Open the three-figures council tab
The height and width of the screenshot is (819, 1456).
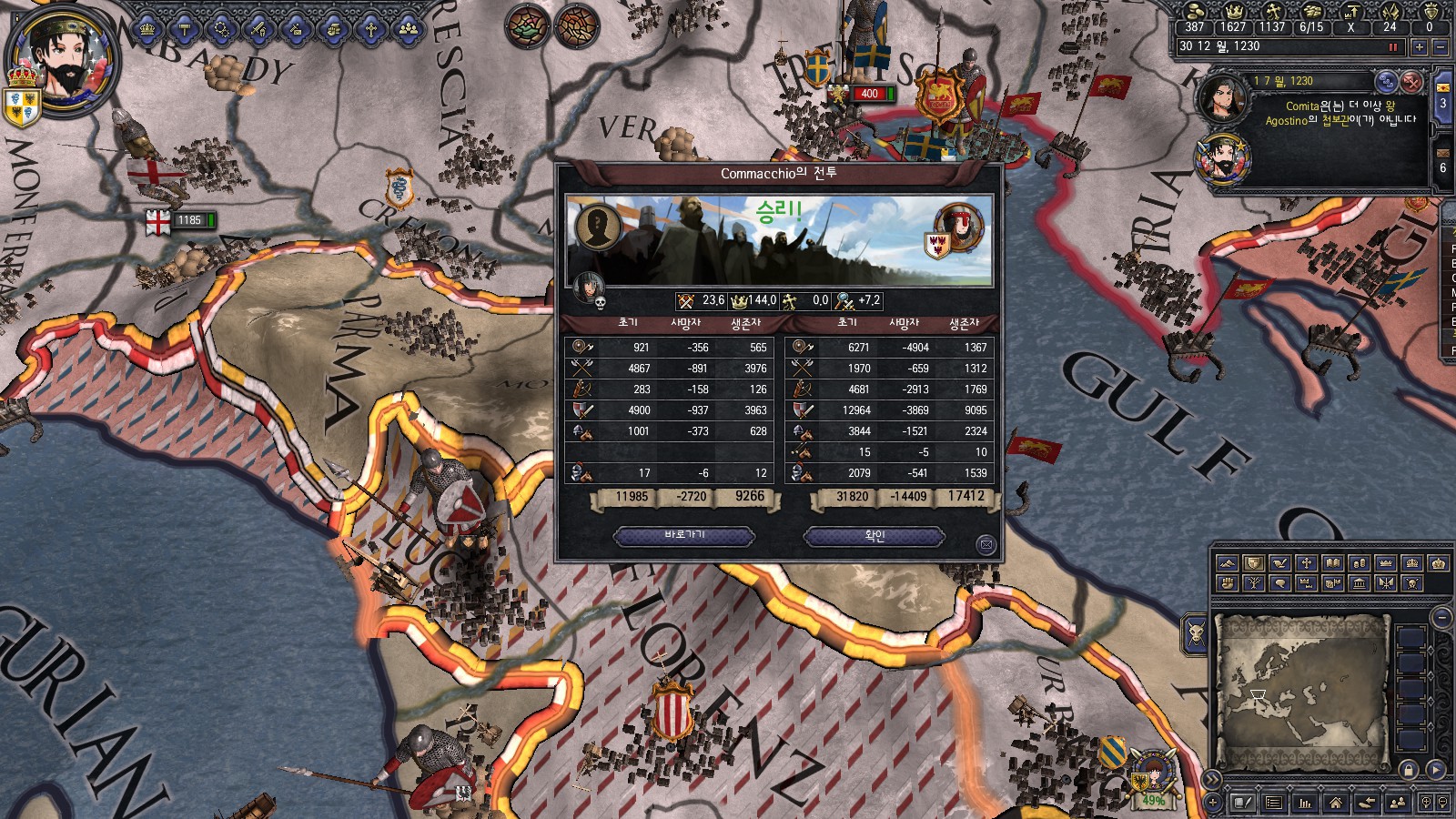click(x=409, y=29)
